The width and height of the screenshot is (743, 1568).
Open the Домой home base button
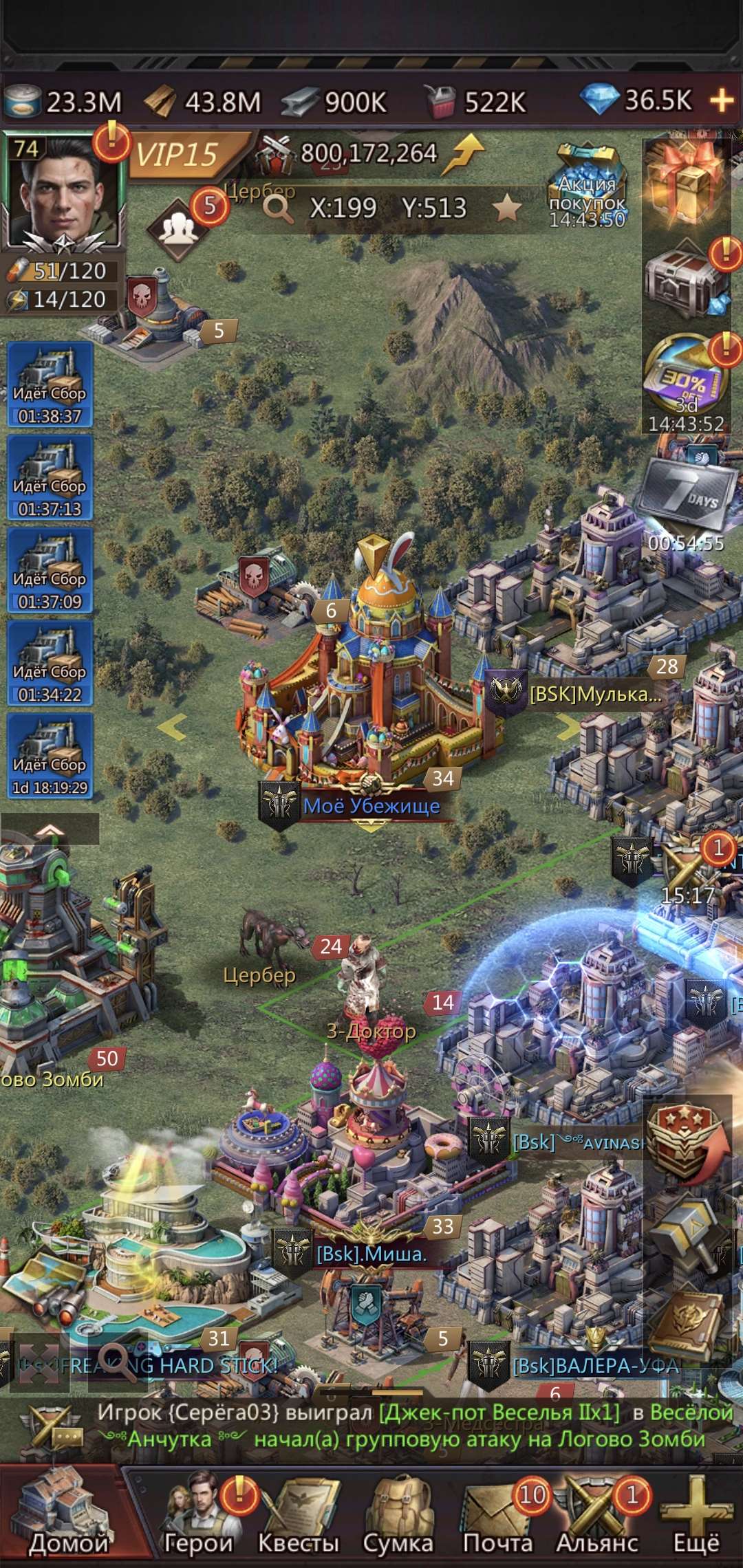click(67, 1513)
